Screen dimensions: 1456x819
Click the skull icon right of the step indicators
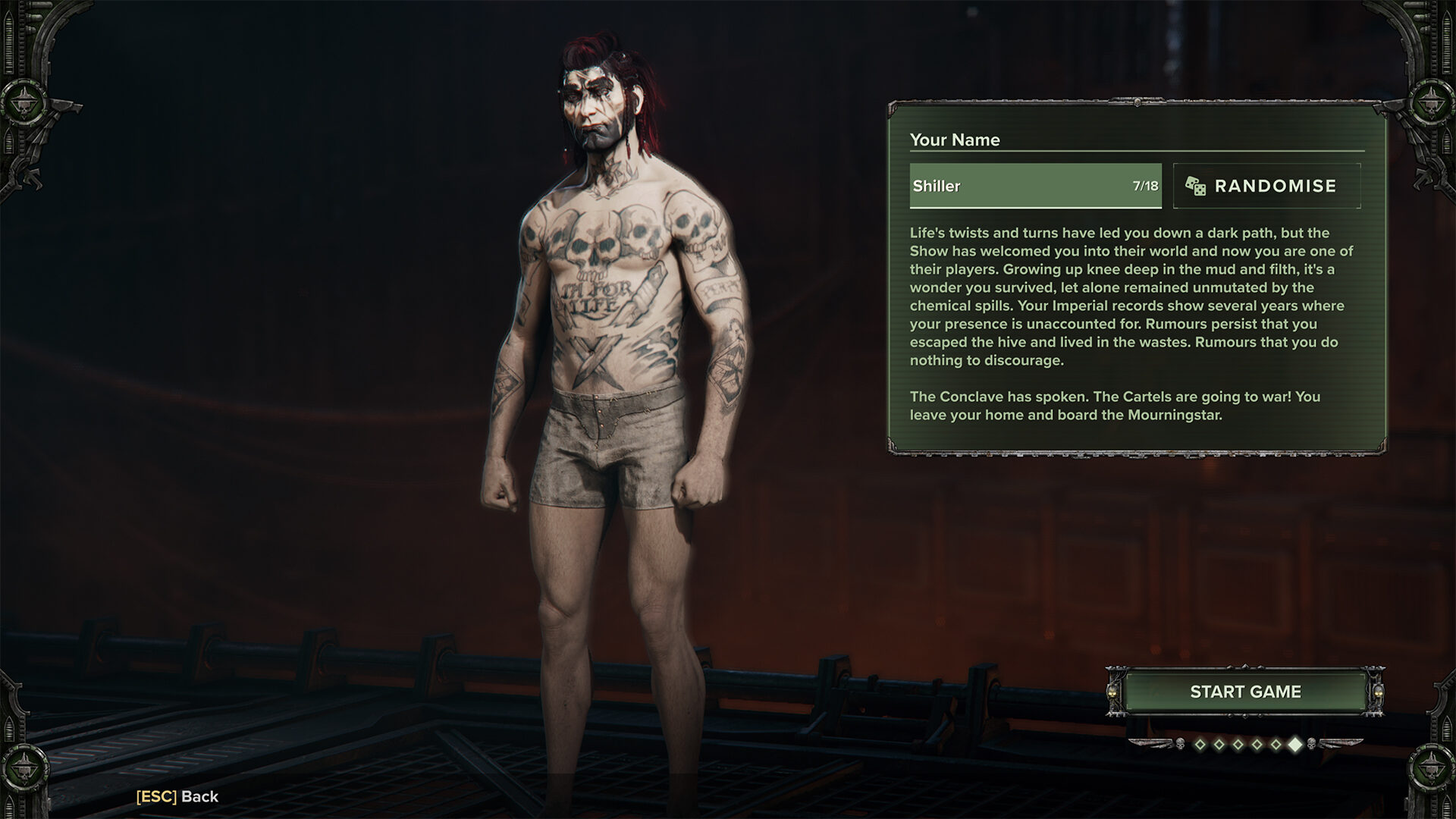[1313, 745]
